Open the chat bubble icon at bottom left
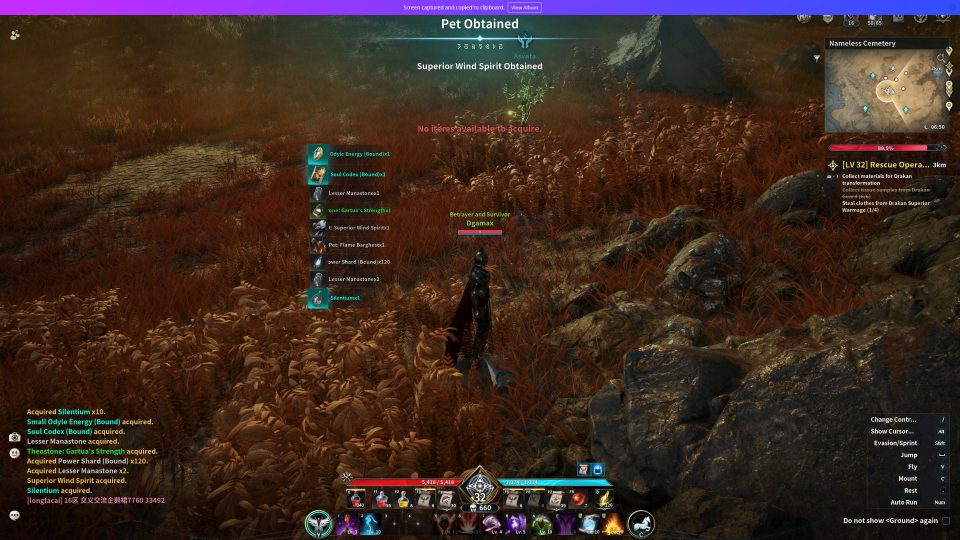960x540 pixels. [15, 515]
